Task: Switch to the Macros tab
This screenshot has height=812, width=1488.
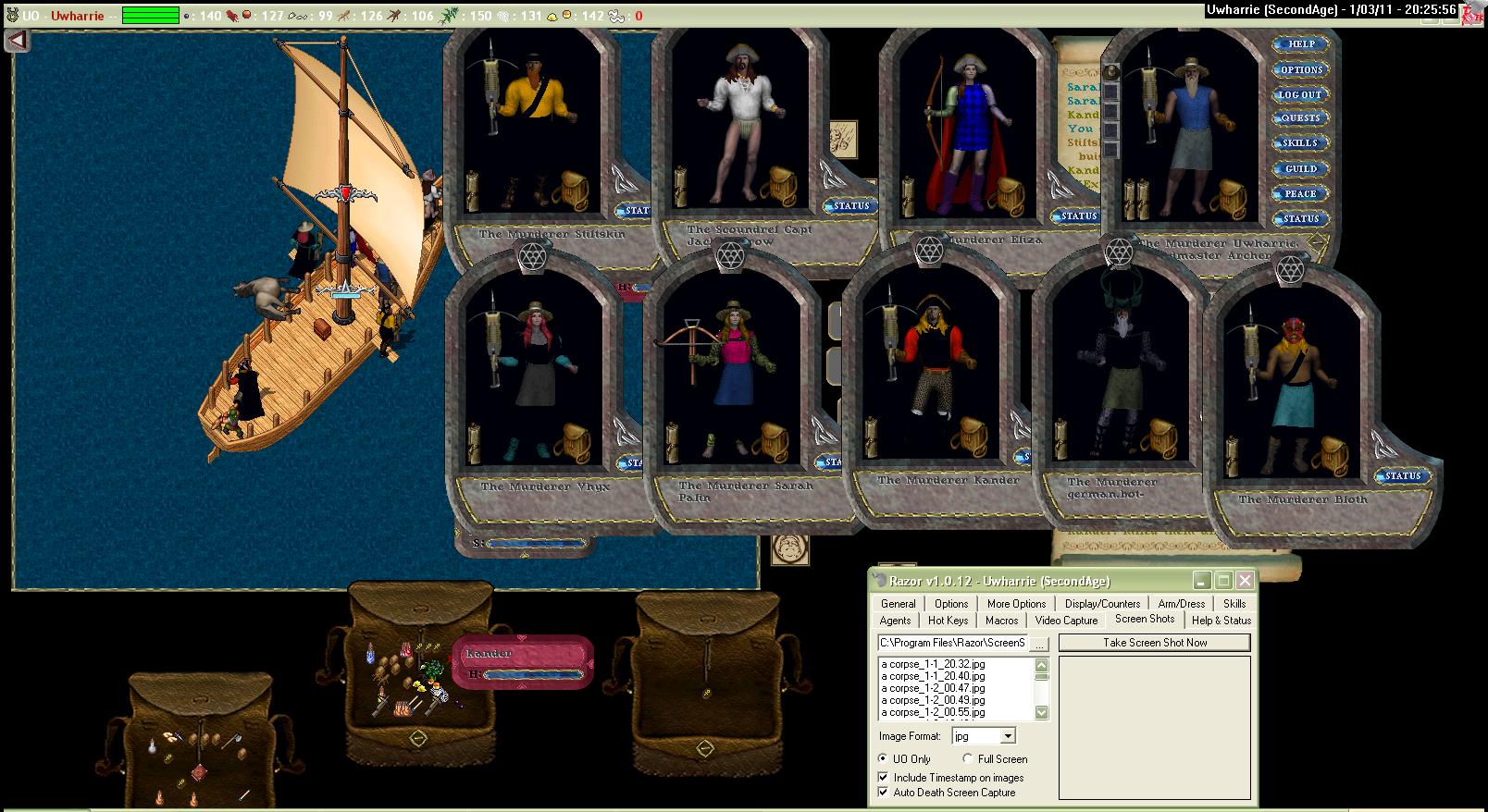Action: pos(1001,621)
